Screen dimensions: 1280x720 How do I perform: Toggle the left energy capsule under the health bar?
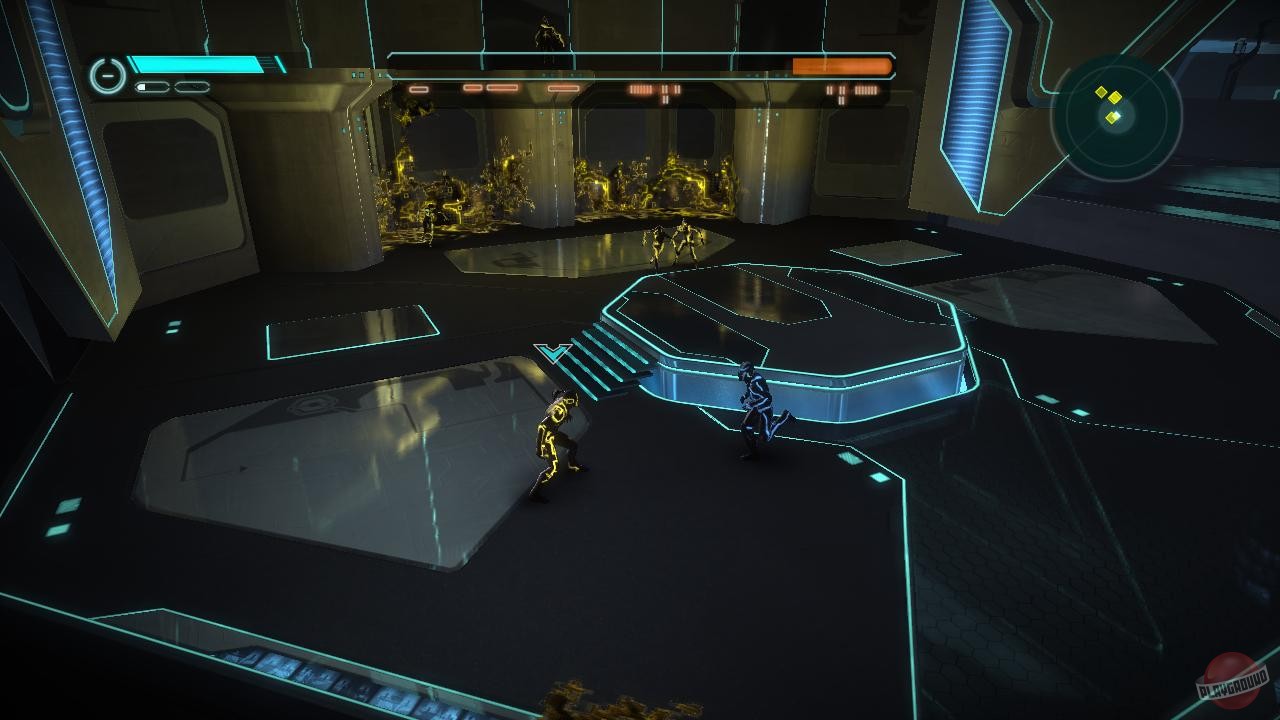tap(151, 86)
